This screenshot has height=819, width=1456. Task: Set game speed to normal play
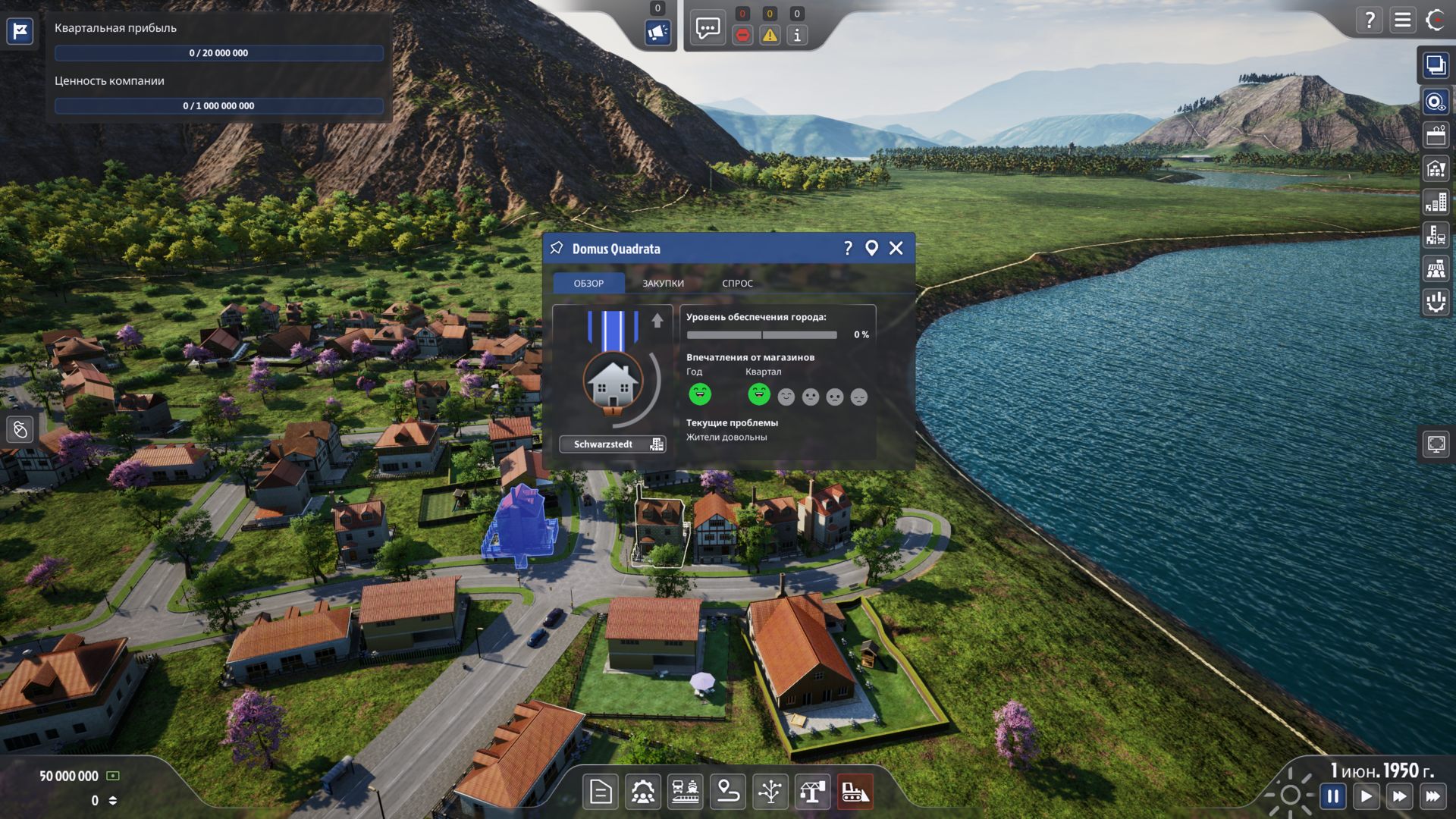coord(1366,795)
